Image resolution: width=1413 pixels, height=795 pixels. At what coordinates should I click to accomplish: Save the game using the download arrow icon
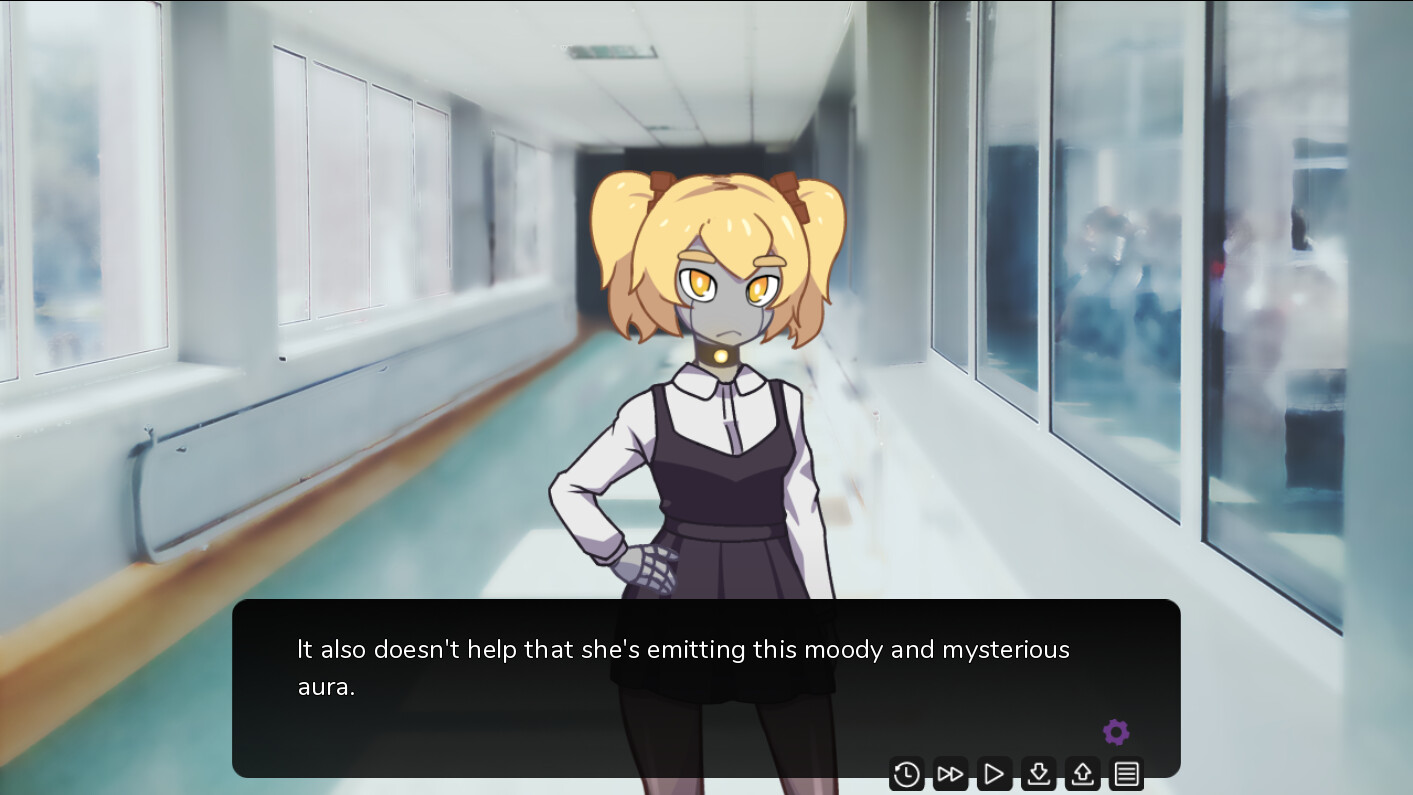pos(1038,773)
